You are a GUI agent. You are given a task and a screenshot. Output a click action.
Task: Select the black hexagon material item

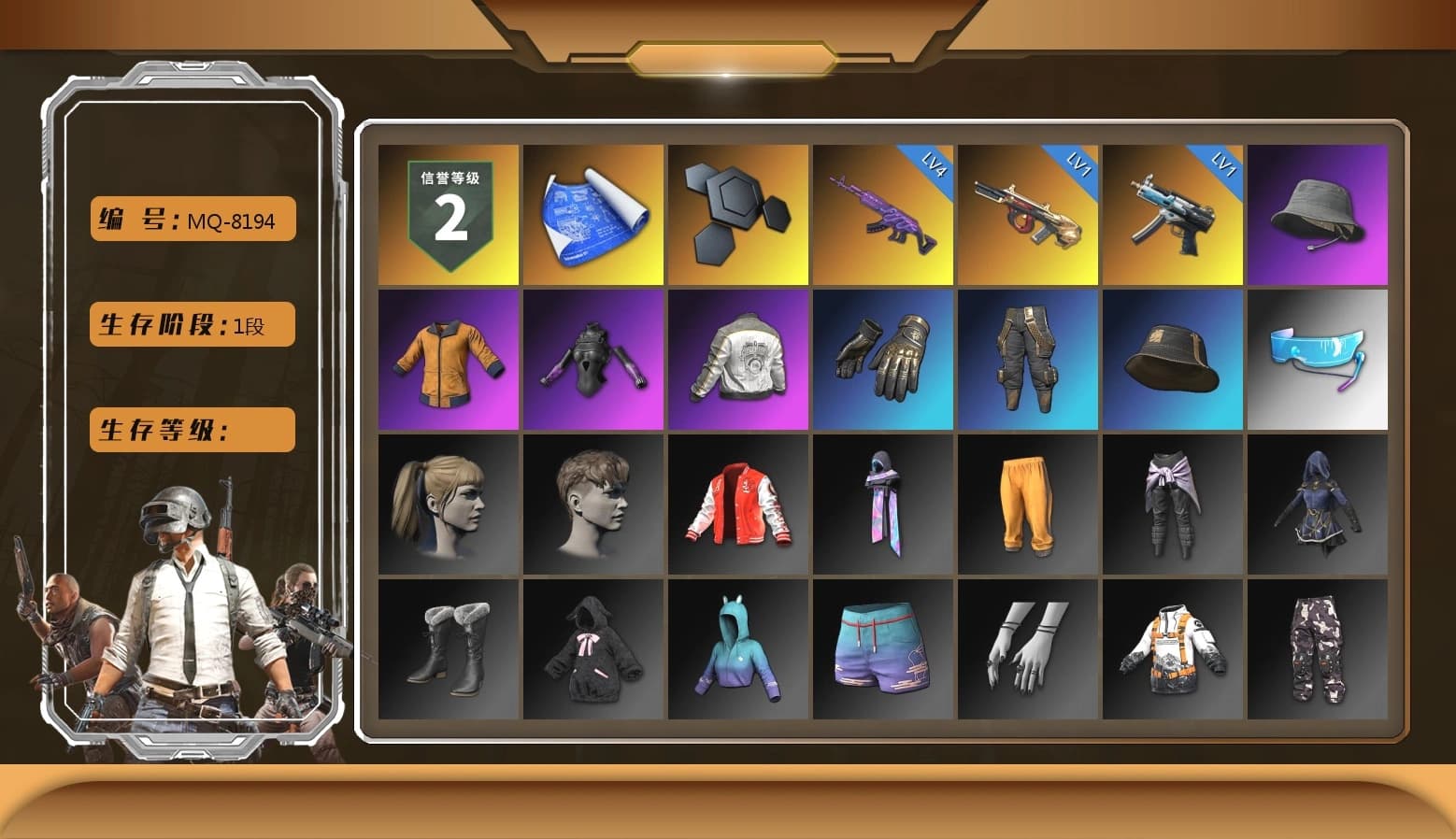tap(737, 213)
